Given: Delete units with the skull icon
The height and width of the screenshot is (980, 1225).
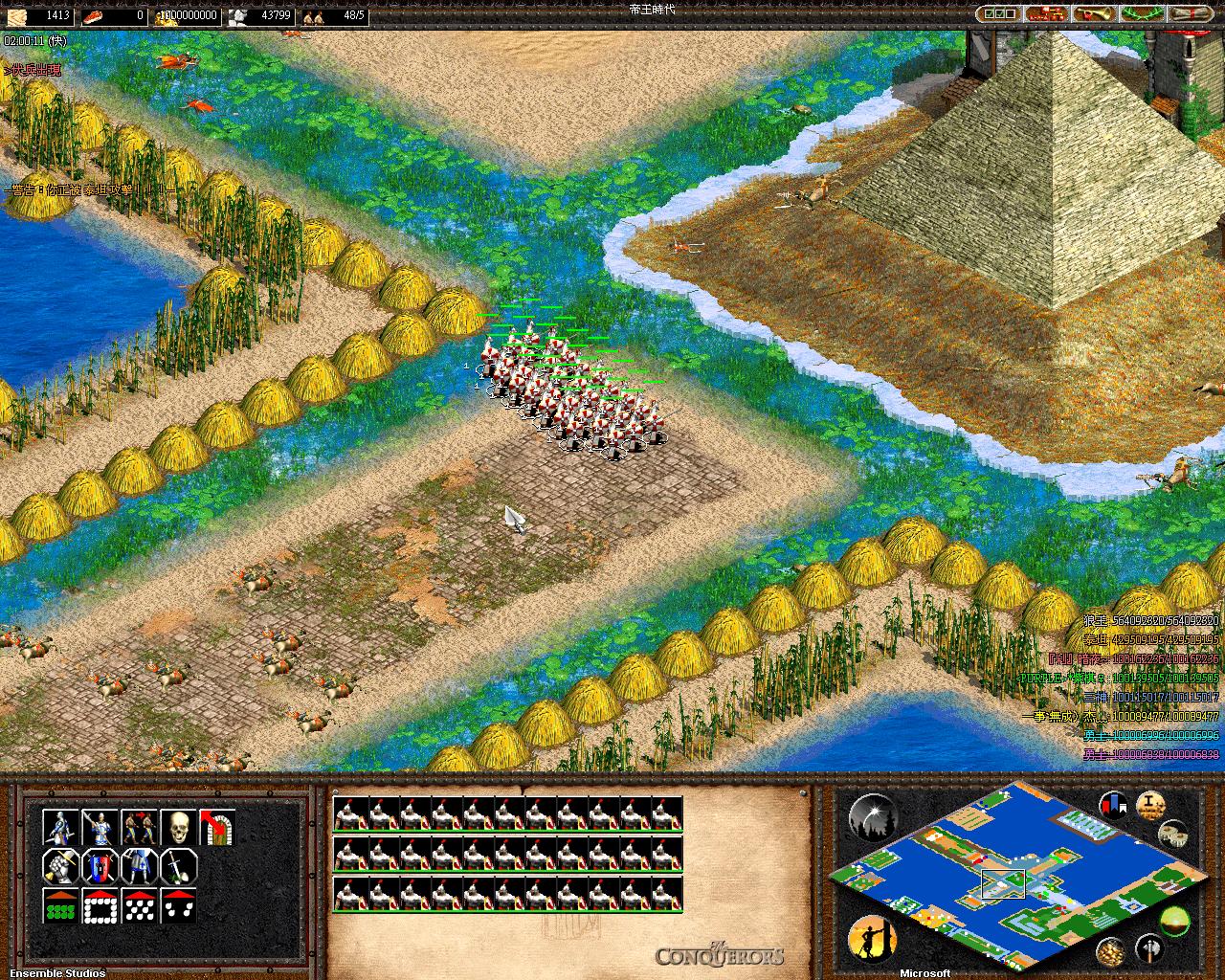Looking at the screenshot, I should click(x=178, y=828).
